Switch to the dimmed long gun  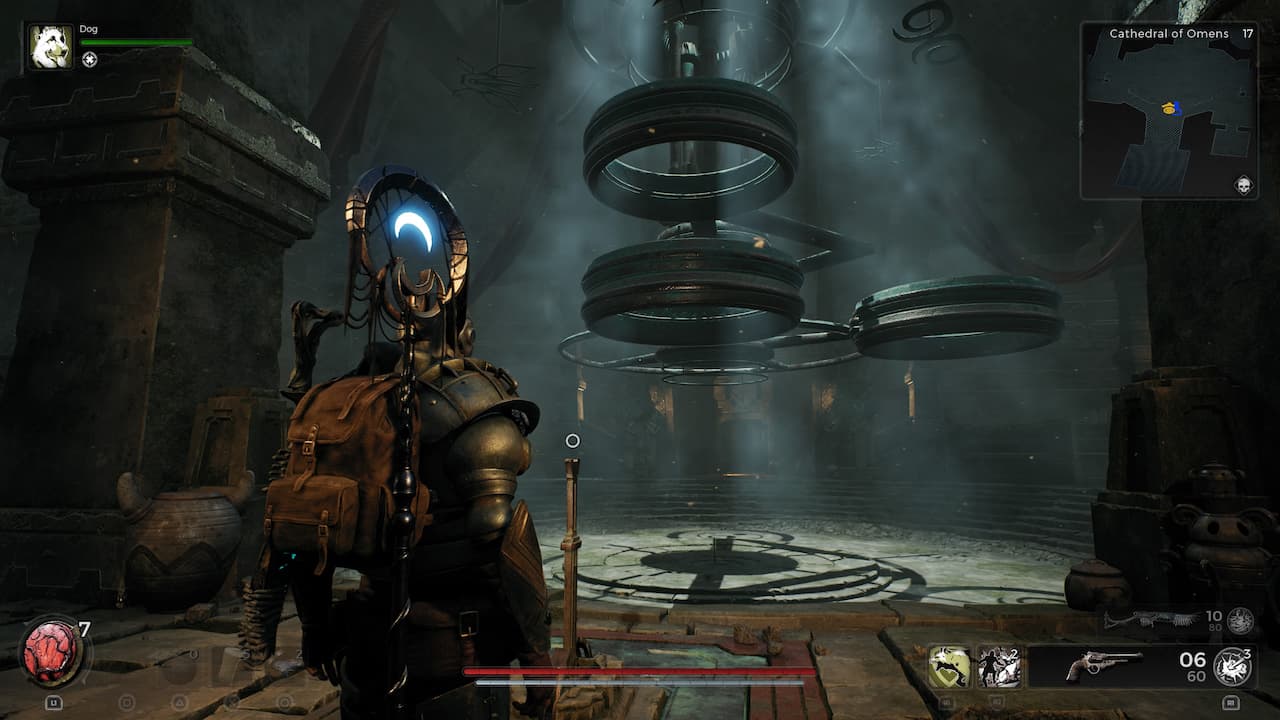coord(1150,620)
